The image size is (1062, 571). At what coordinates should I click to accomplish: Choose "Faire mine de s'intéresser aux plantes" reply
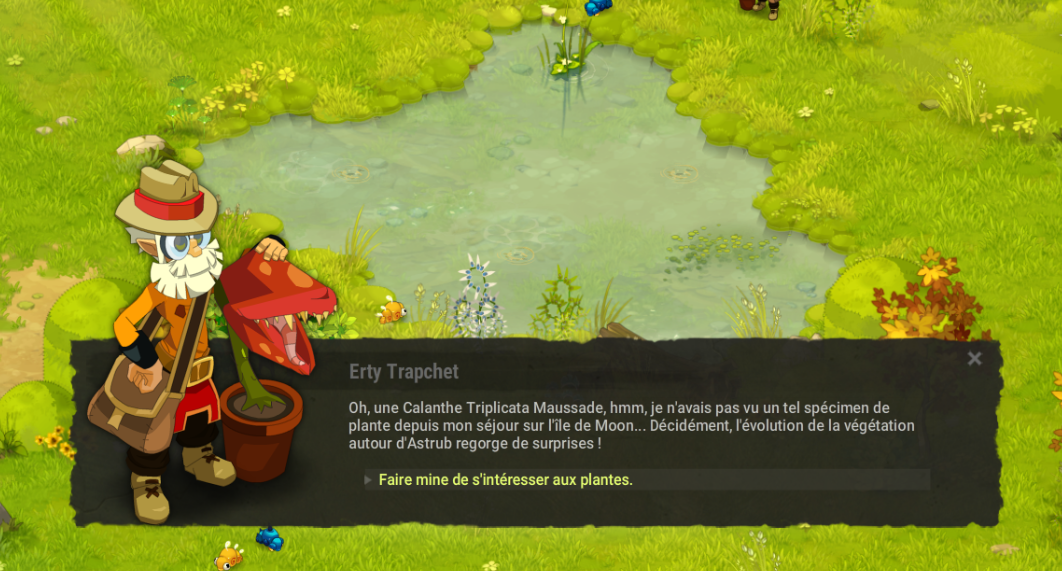[x=505, y=480]
